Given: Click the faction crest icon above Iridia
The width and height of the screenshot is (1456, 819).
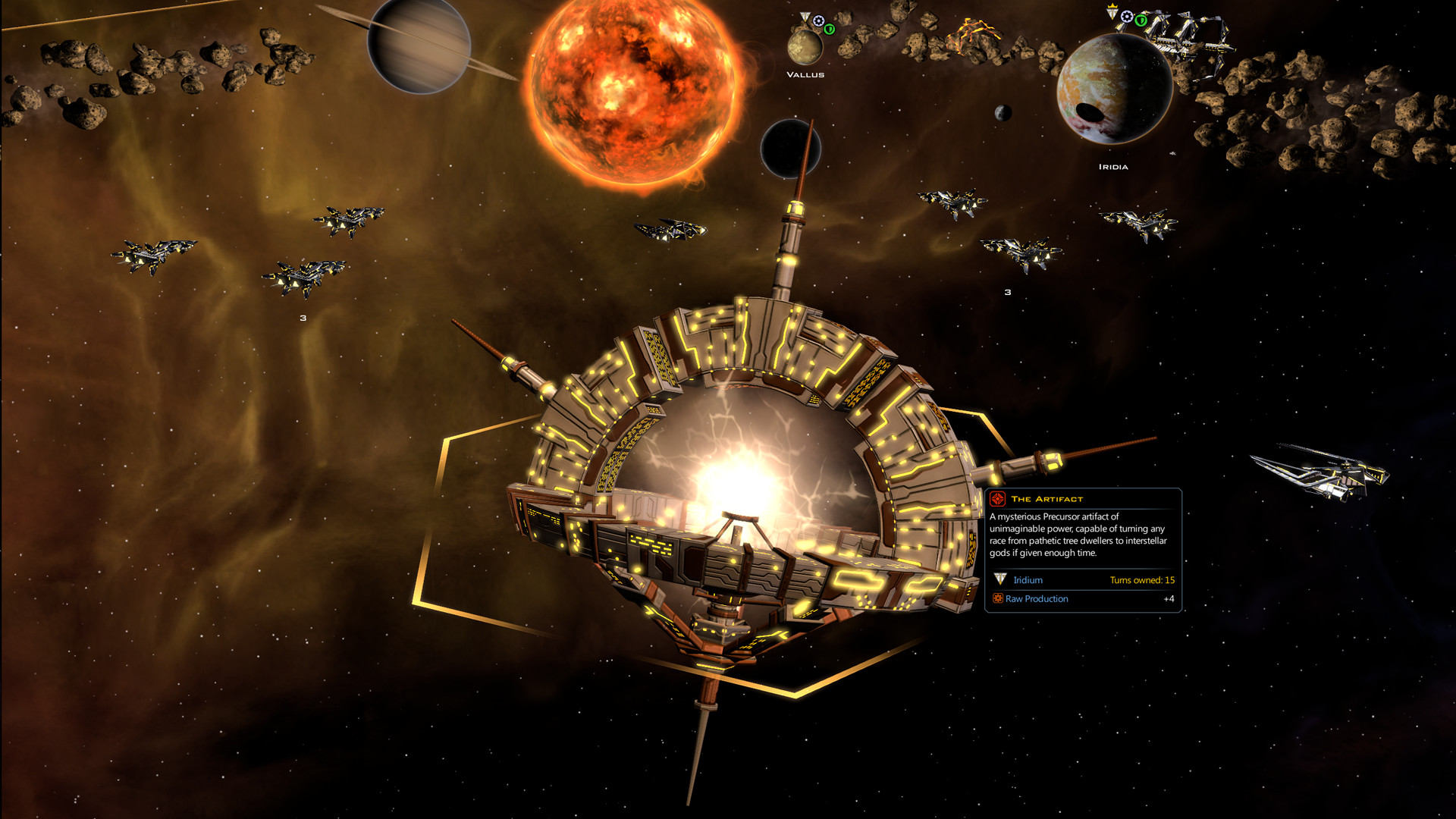Looking at the screenshot, I should (1112, 11).
